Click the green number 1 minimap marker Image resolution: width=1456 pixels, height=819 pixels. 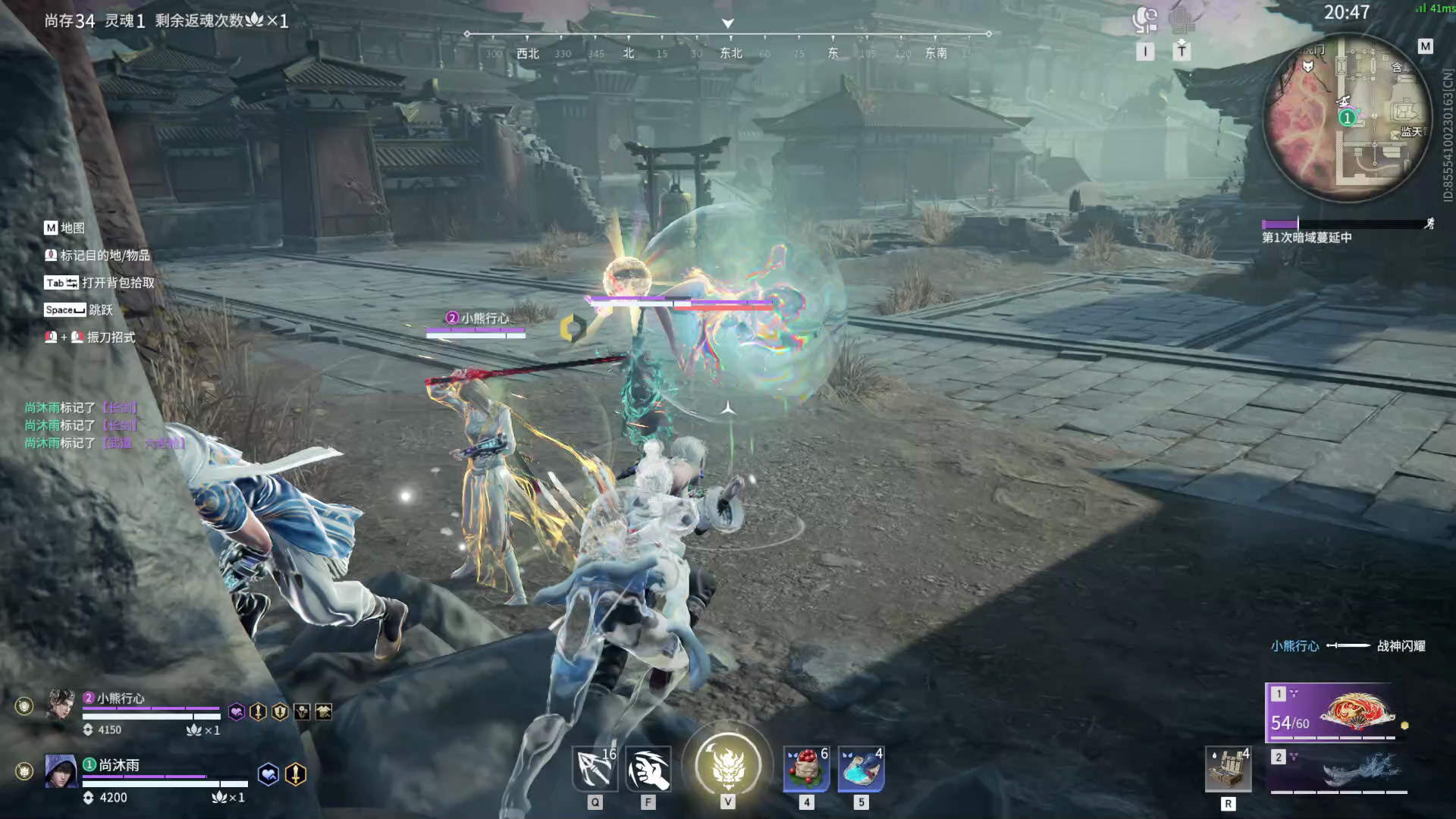tap(1347, 118)
